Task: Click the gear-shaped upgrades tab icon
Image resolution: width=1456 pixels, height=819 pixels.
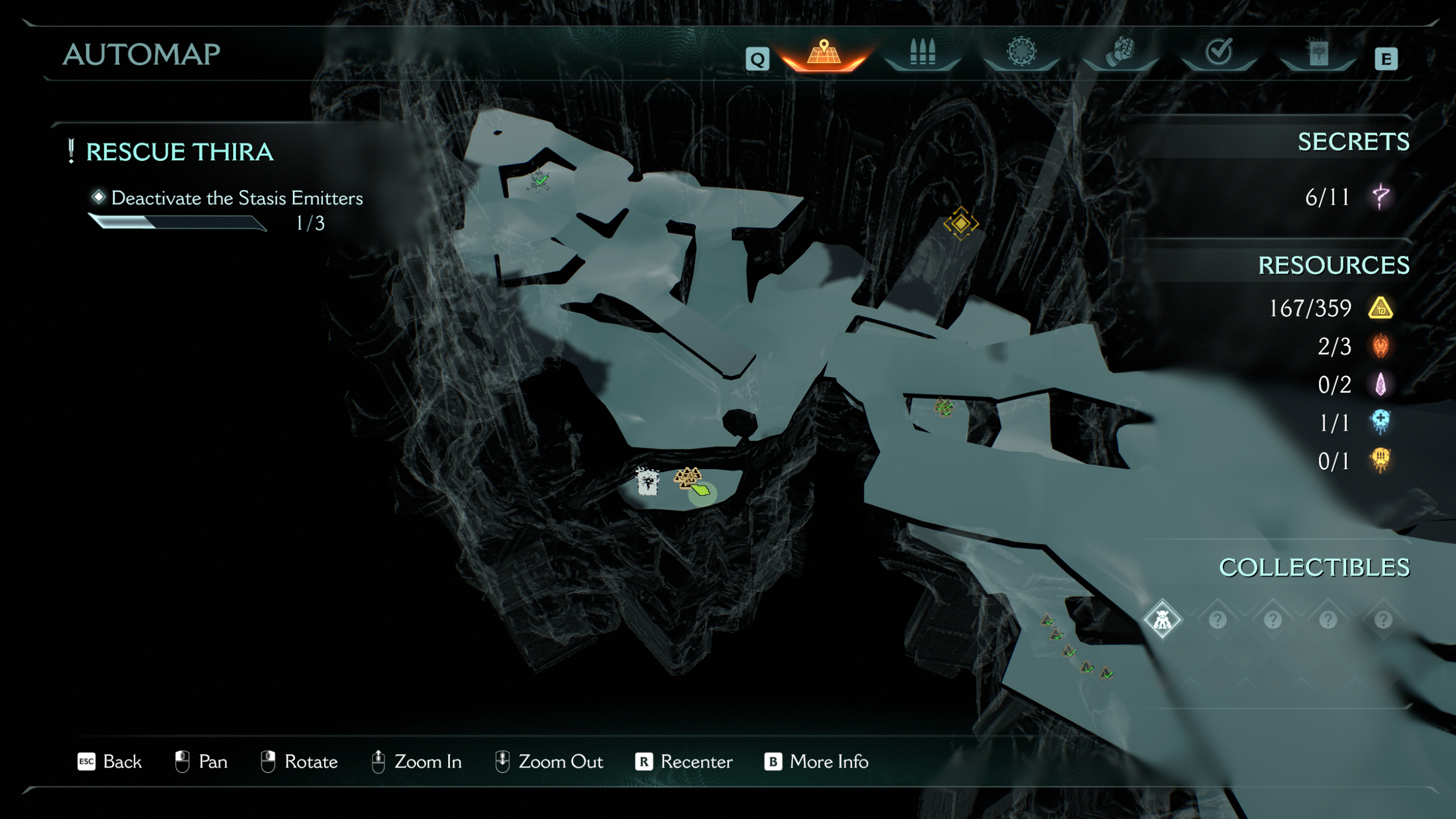Action: coord(1021,51)
